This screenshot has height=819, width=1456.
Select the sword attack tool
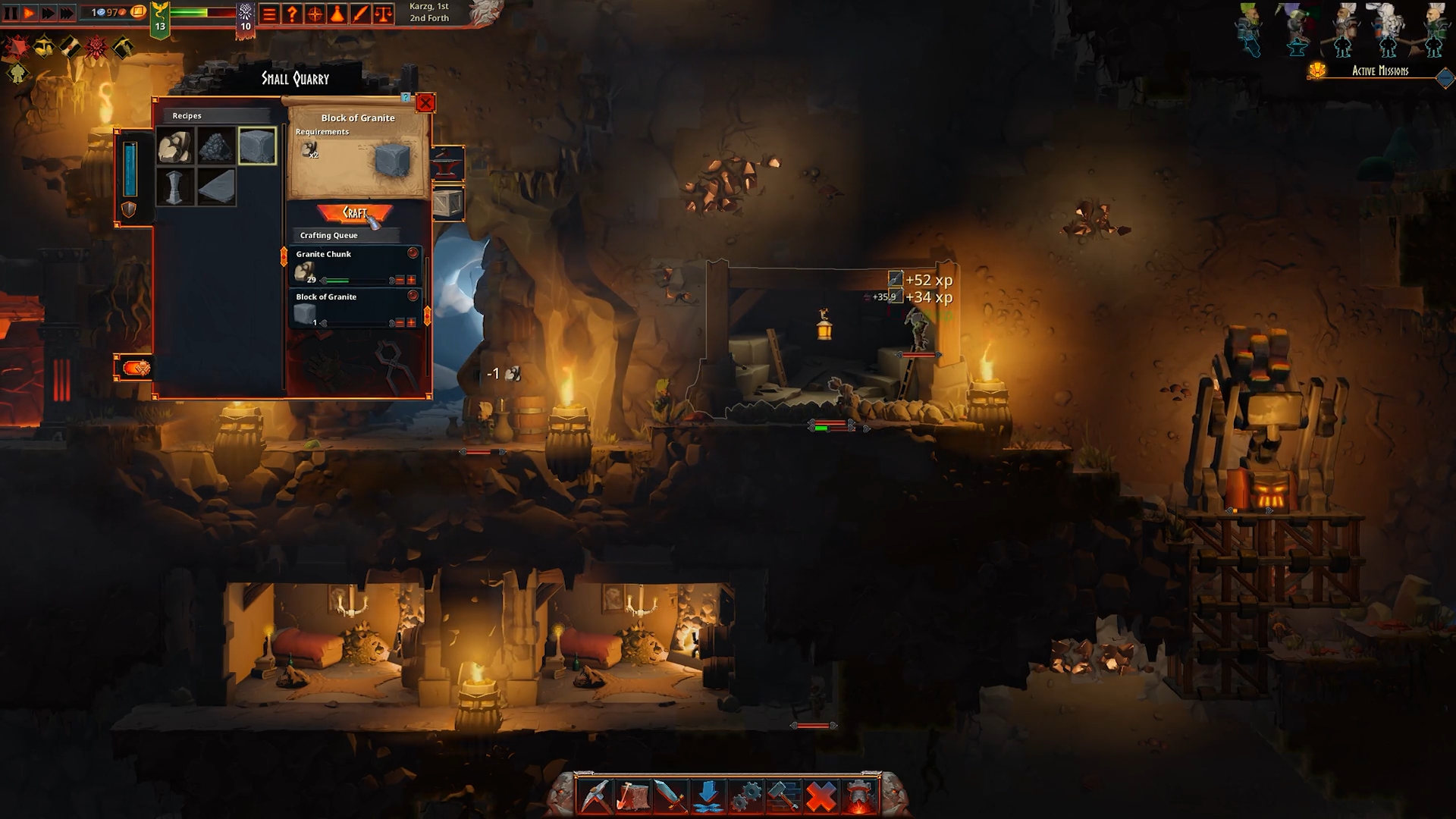(x=670, y=796)
